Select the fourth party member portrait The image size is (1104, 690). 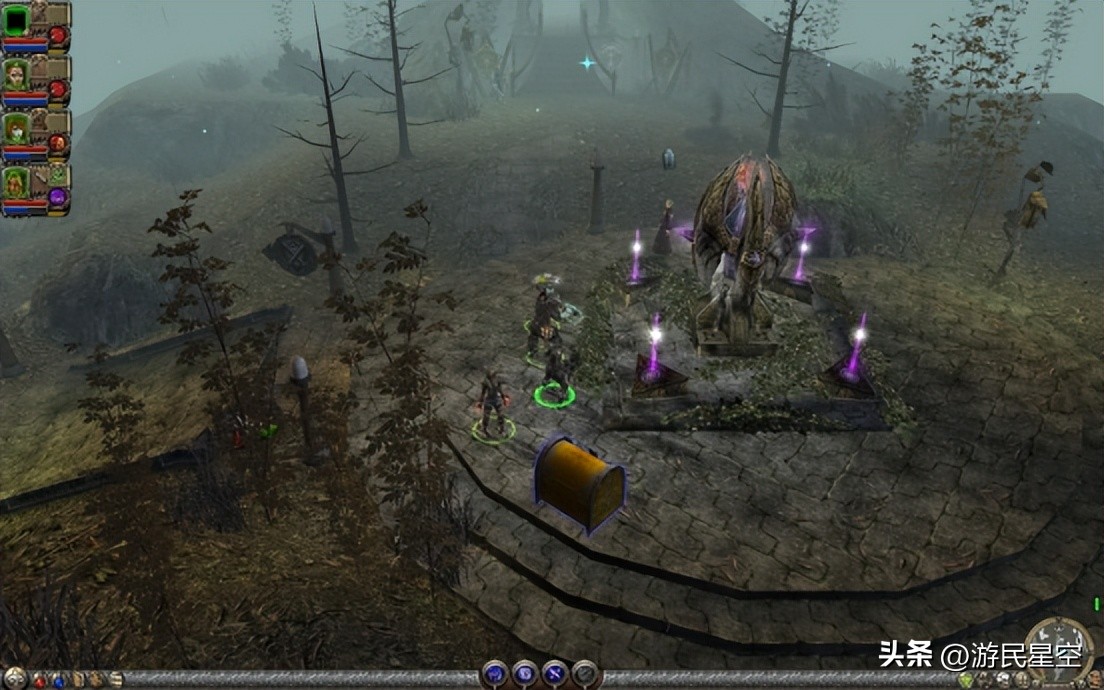coord(17,185)
